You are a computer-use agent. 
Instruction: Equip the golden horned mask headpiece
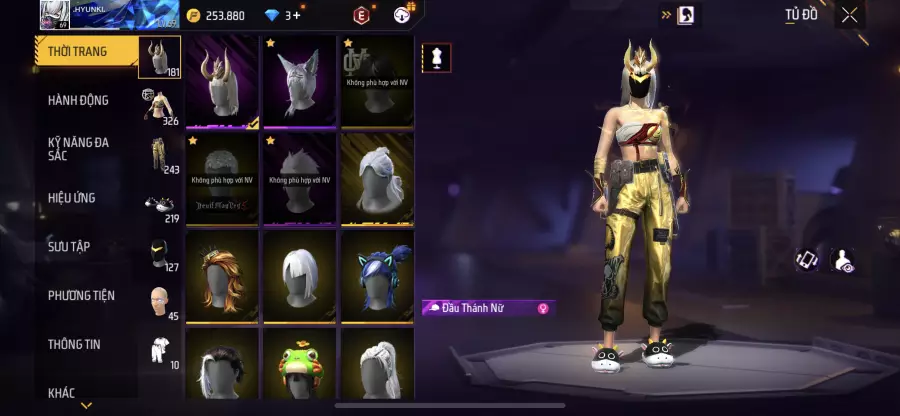(222, 82)
